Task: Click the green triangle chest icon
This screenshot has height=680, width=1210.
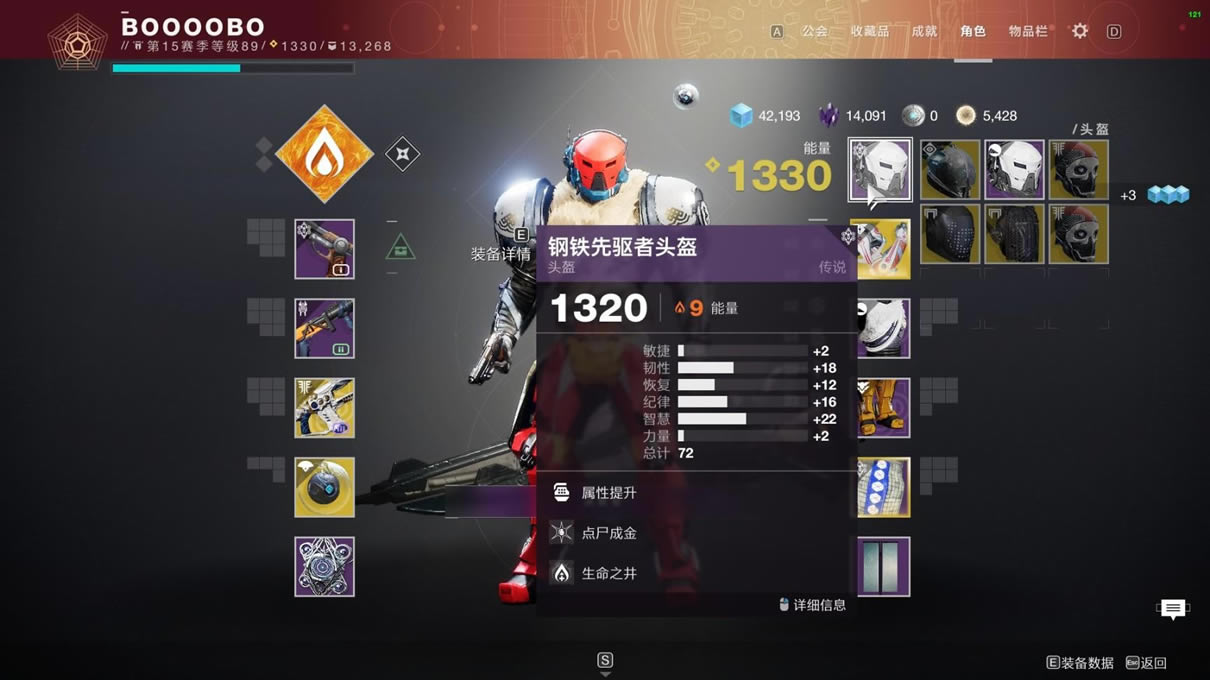Action: 400,246
